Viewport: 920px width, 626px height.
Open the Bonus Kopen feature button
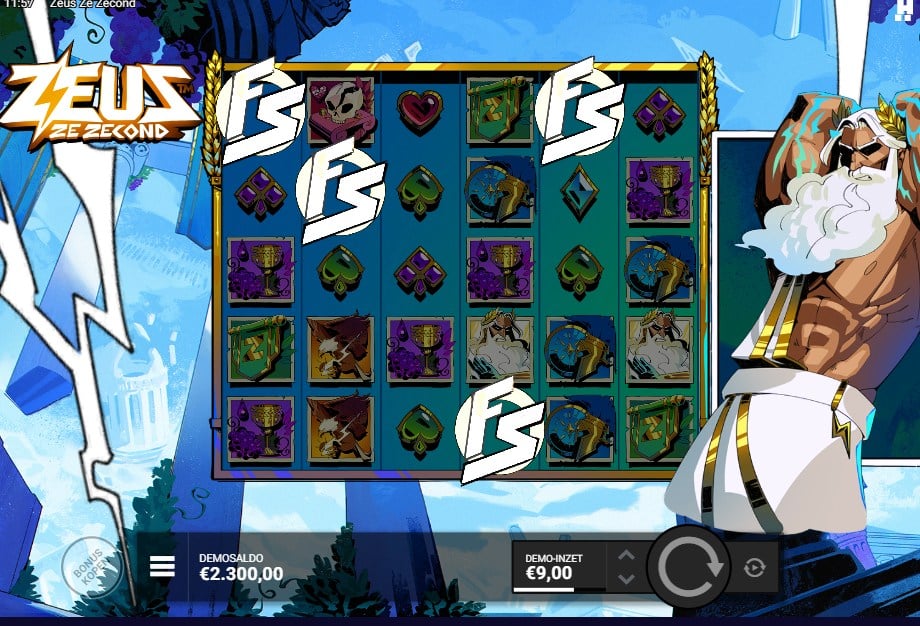tap(91, 568)
